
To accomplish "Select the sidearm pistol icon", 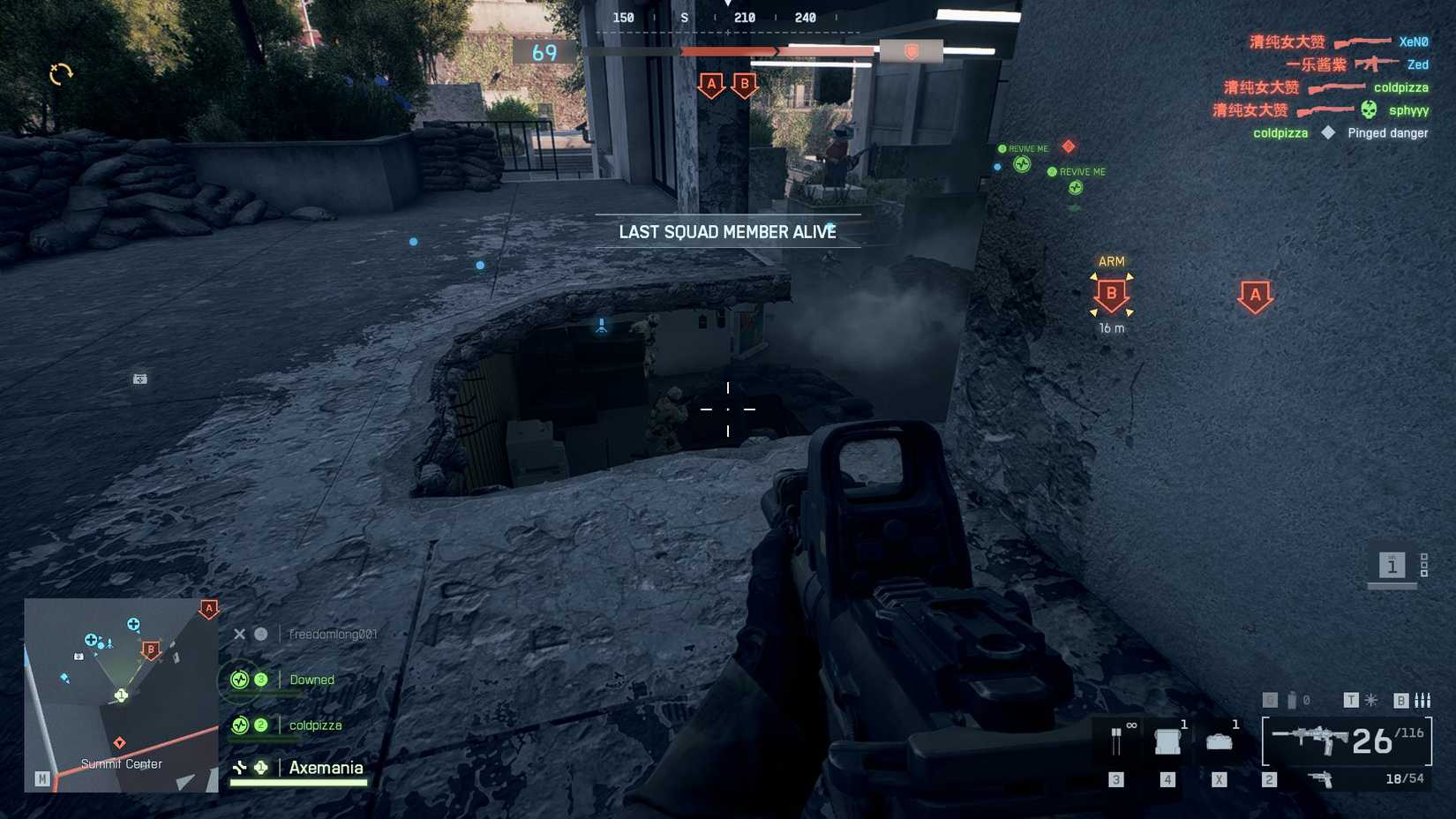I will pos(1321,780).
